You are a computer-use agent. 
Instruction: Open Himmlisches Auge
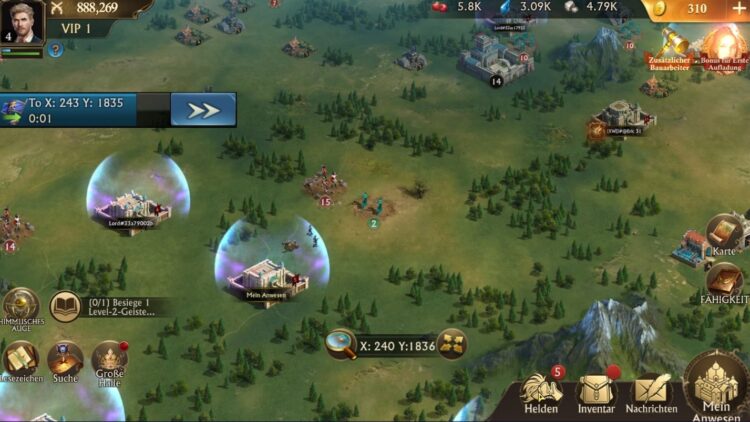coord(19,306)
